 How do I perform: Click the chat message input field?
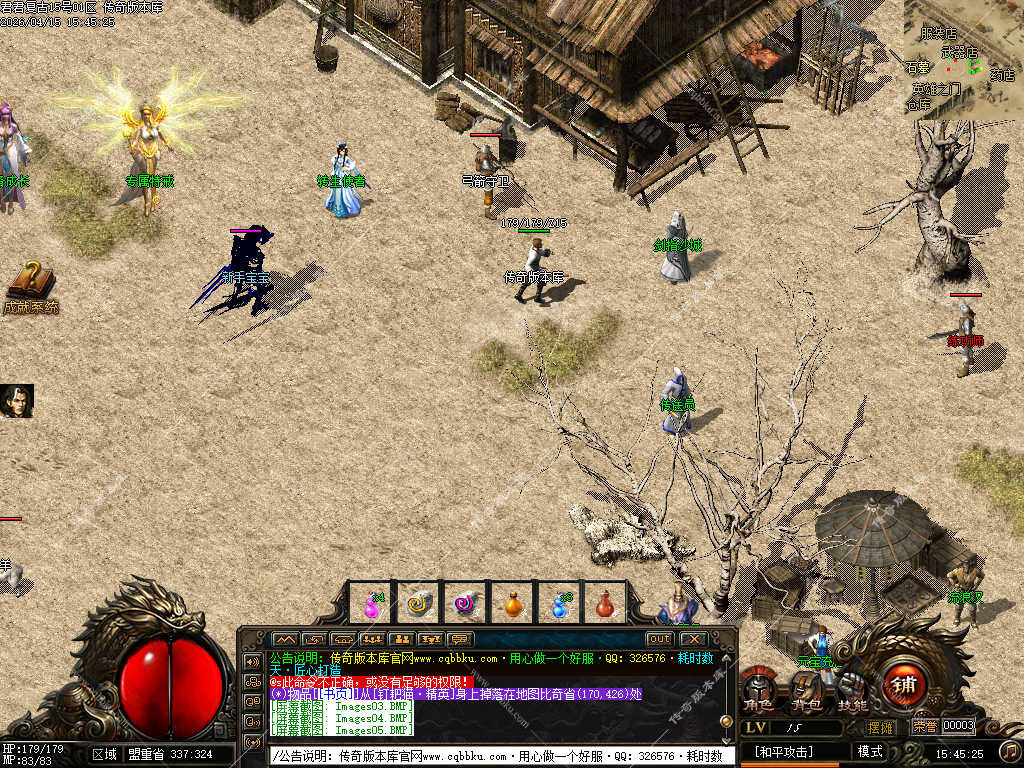tap(500, 756)
